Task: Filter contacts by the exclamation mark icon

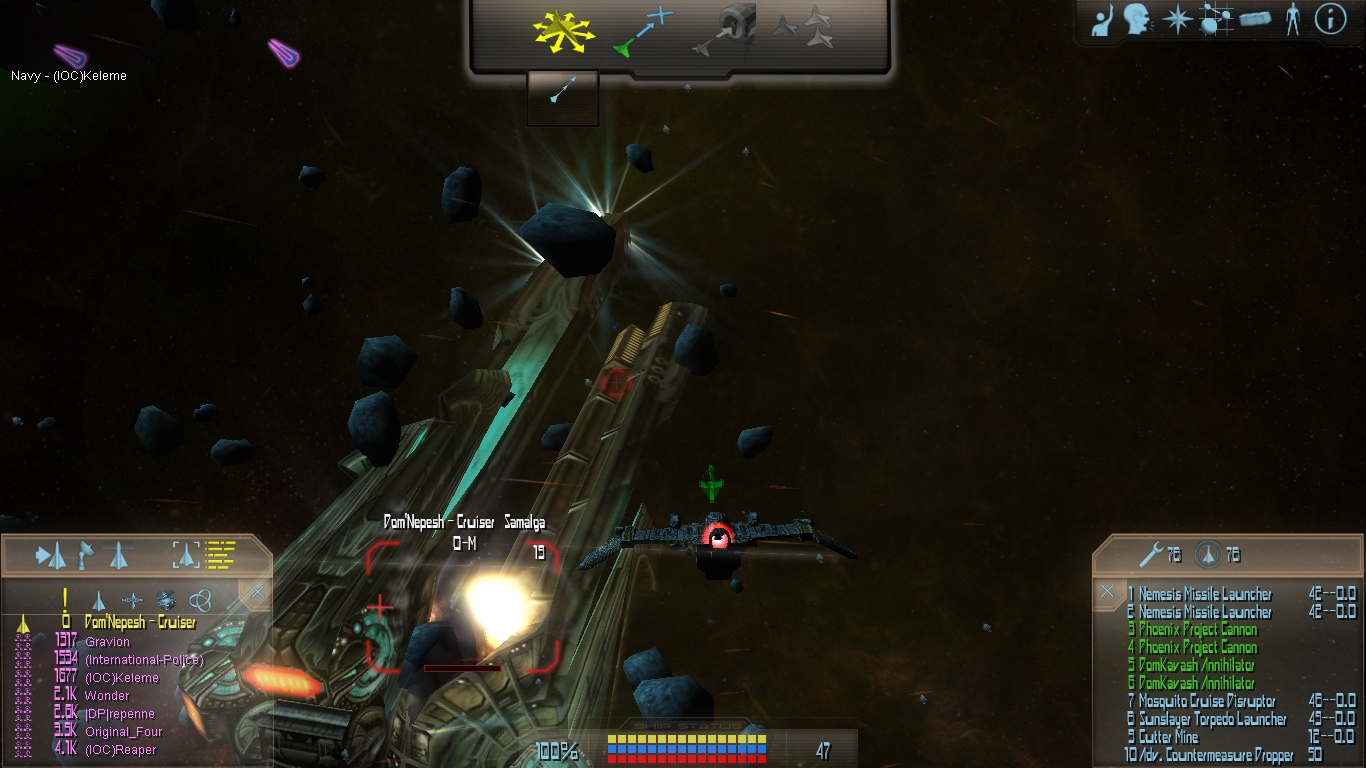Action: pos(65,600)
